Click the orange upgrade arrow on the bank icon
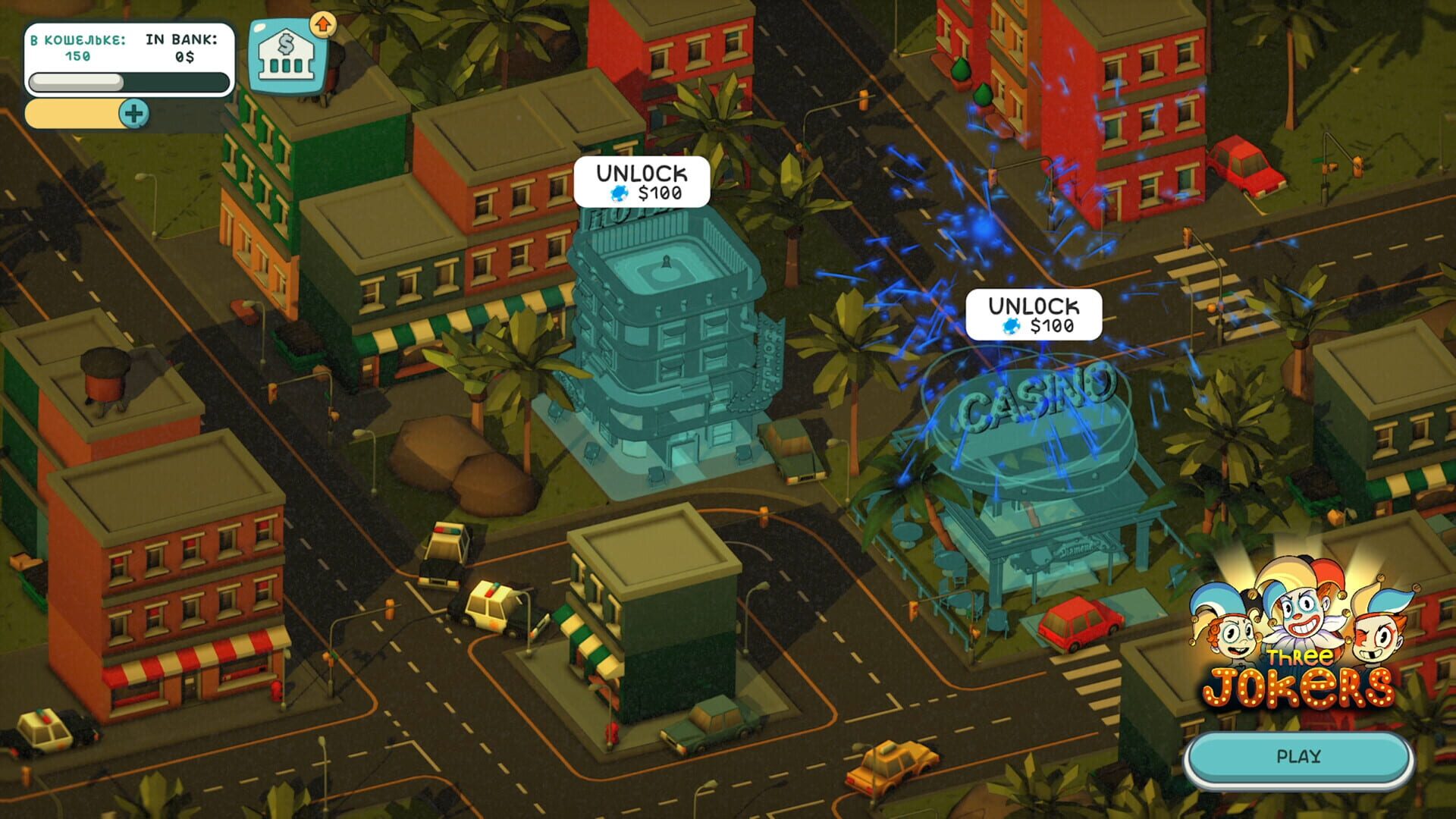 325,24
